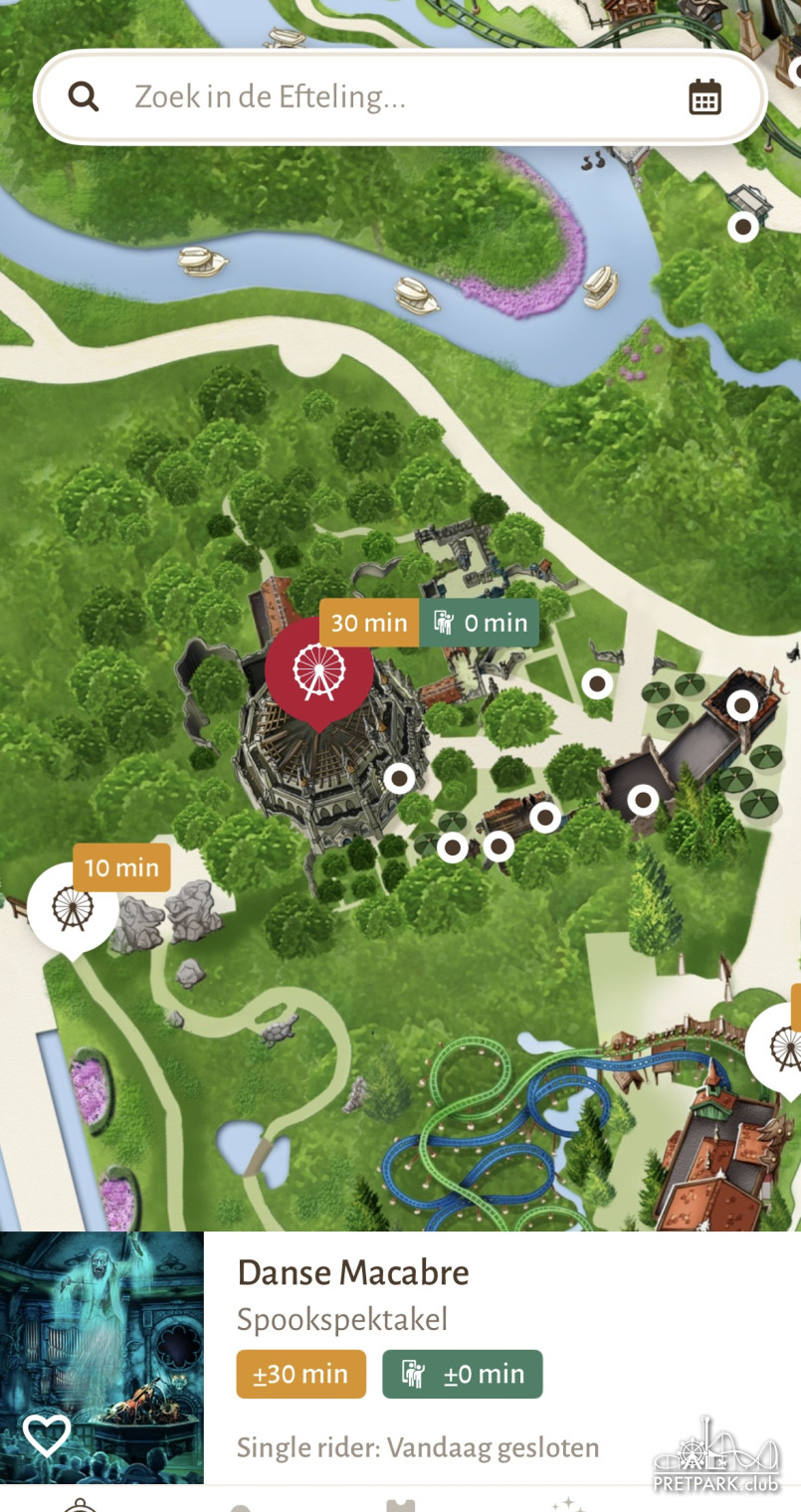
Task: Open the calendar icon in the search bar
Action: point(704,97)
